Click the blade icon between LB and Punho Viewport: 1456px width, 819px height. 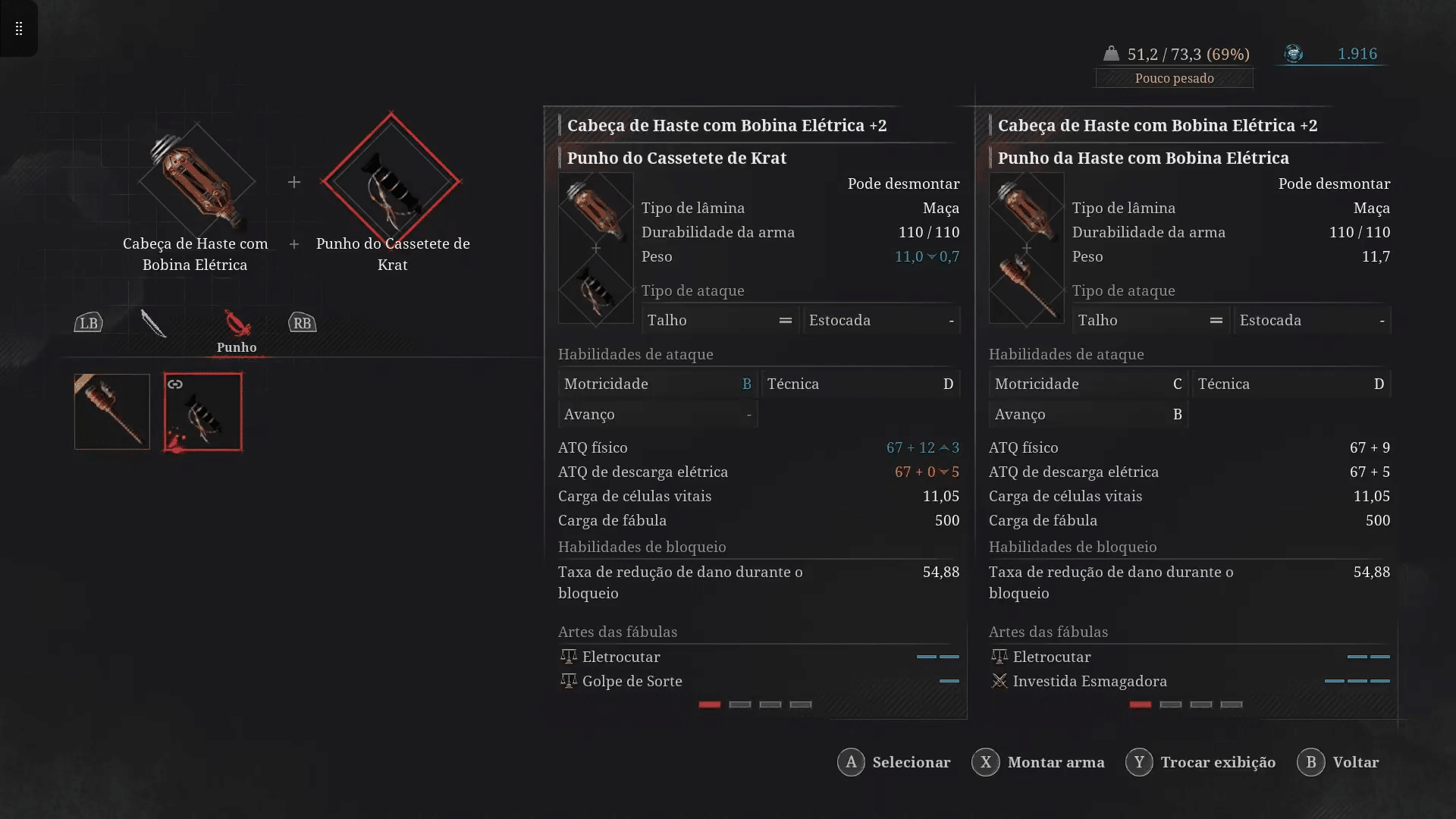[155, 325]
